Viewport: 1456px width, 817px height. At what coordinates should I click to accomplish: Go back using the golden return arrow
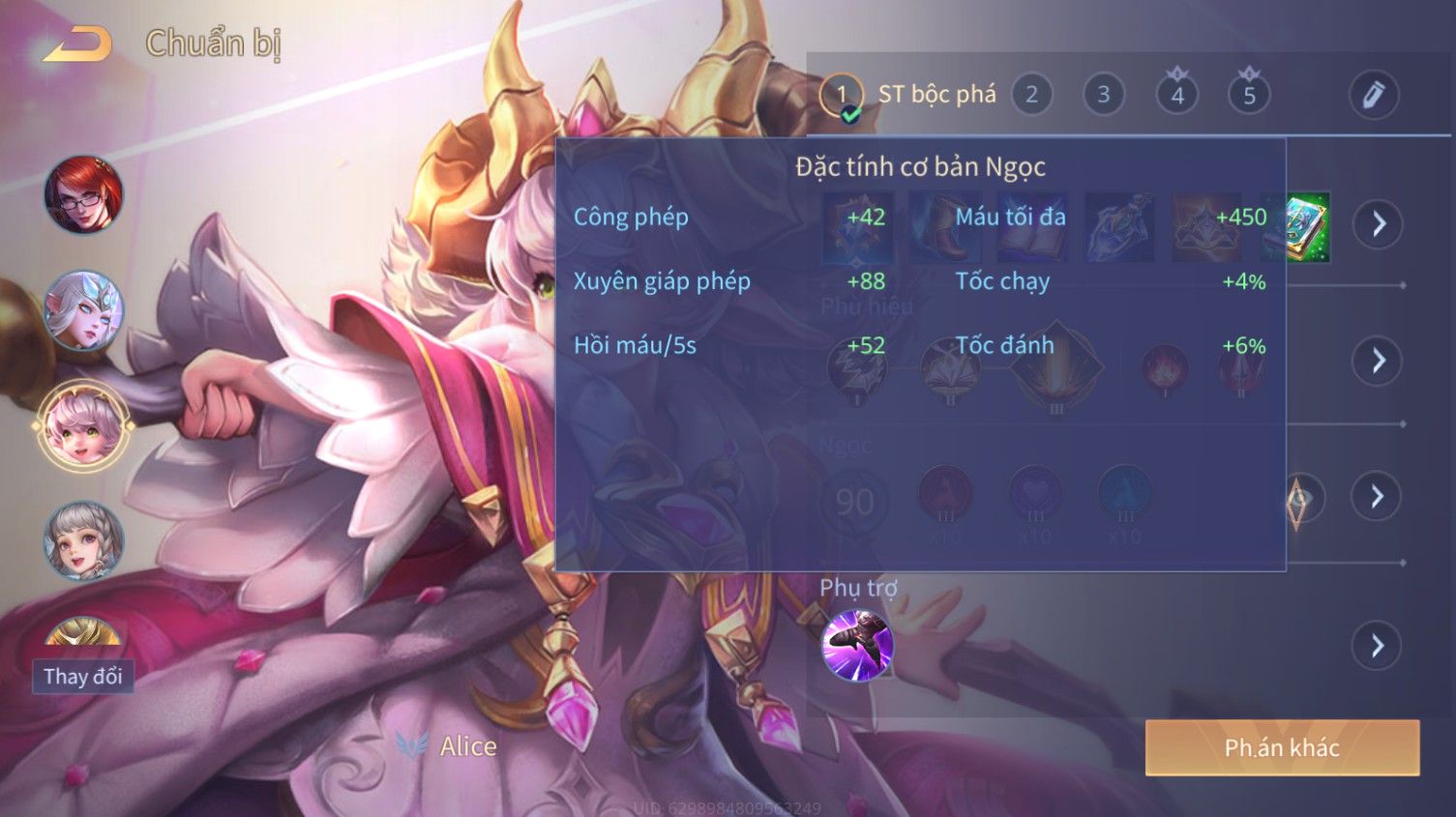point(77,44)
